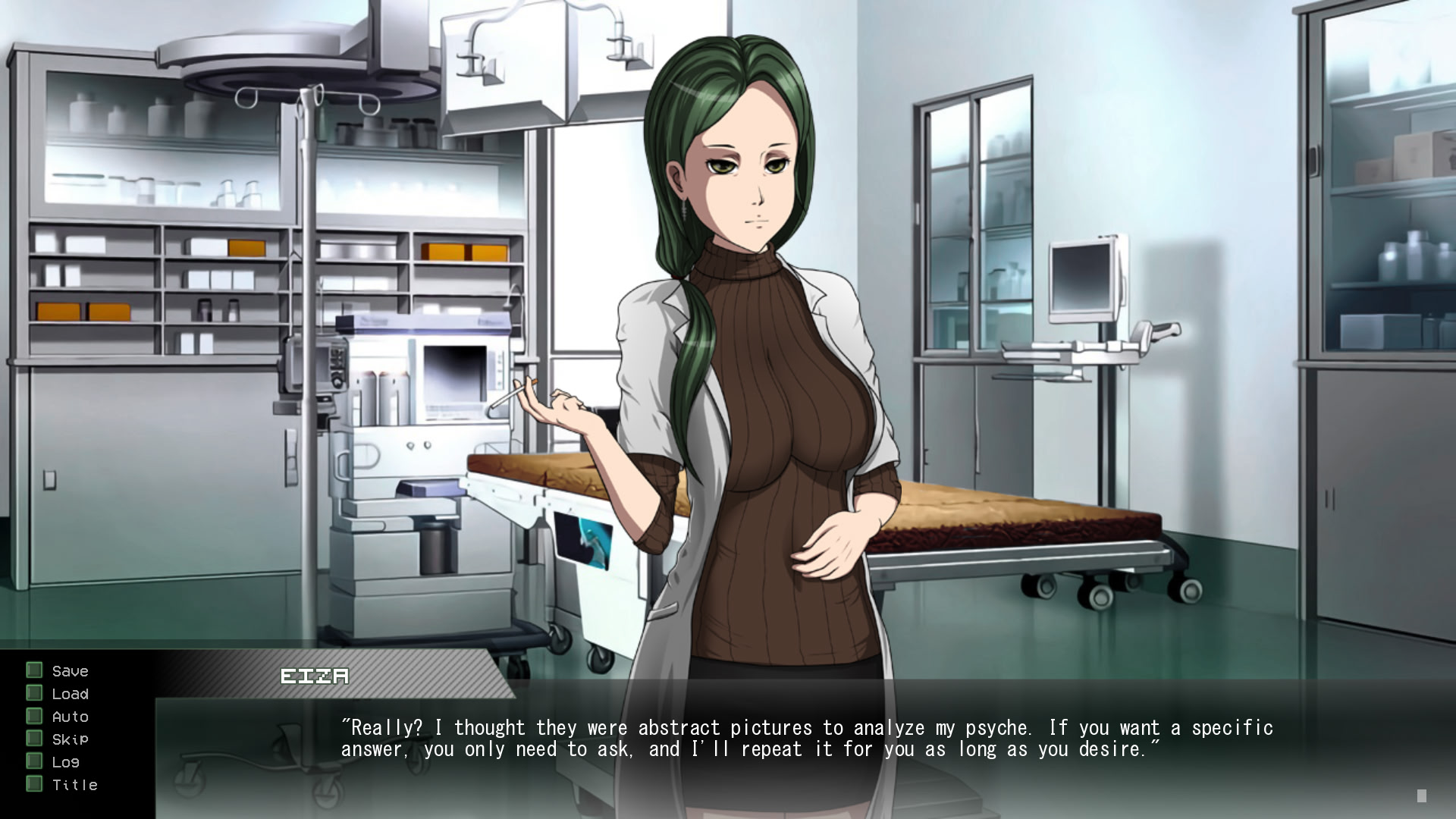Click the green indicator icon next to Skip
This screenshot has height=819, width=1456.
point(33,739)
